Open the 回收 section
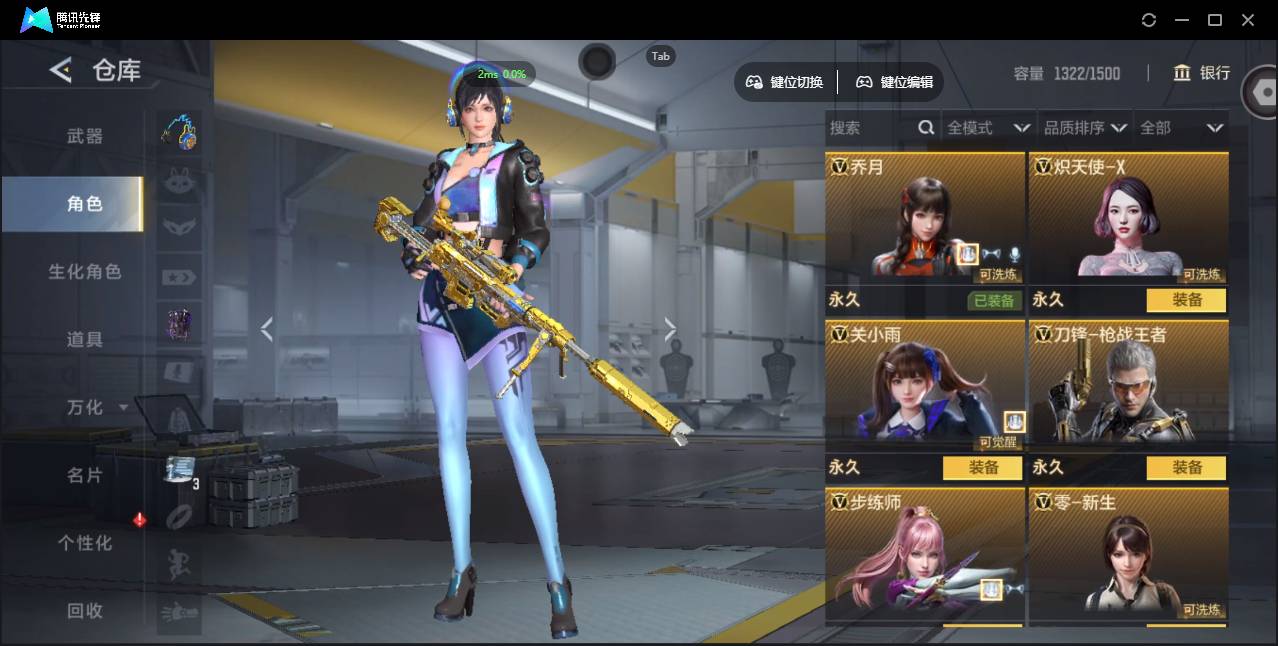The image size is (1278, 646). coord(85,611)
